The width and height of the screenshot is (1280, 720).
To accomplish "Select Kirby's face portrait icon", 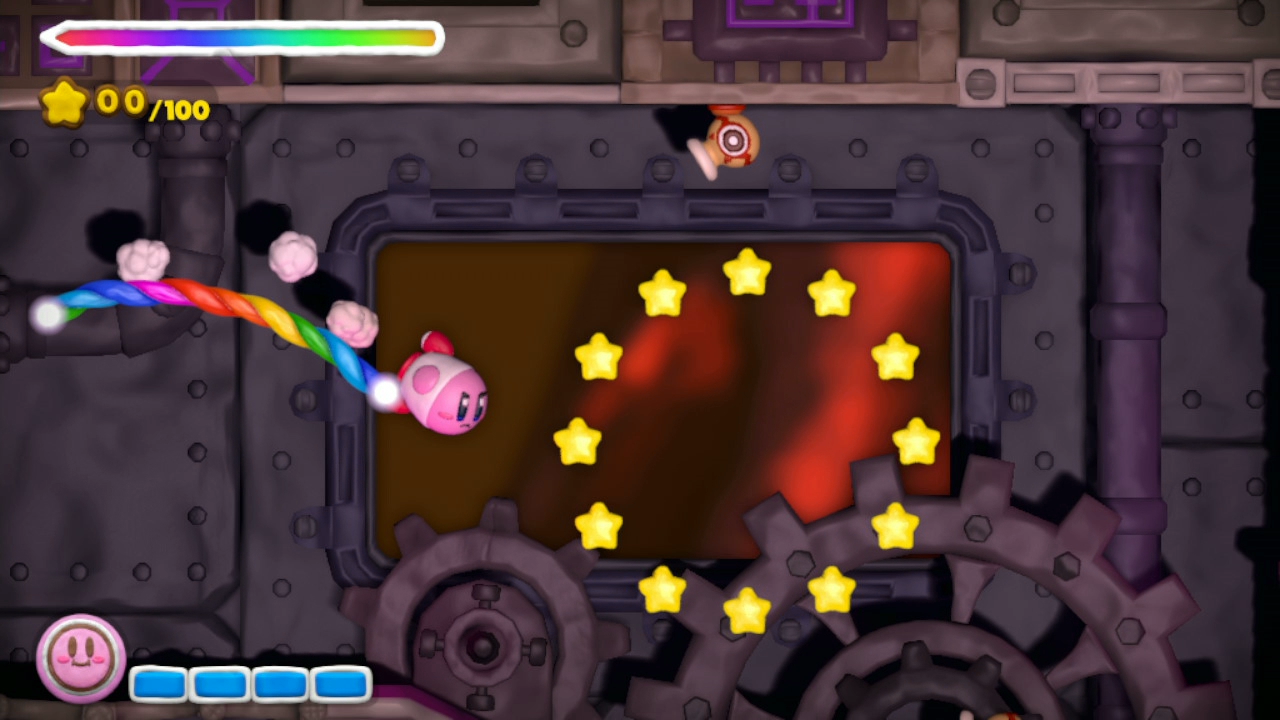I will (79, 657).
